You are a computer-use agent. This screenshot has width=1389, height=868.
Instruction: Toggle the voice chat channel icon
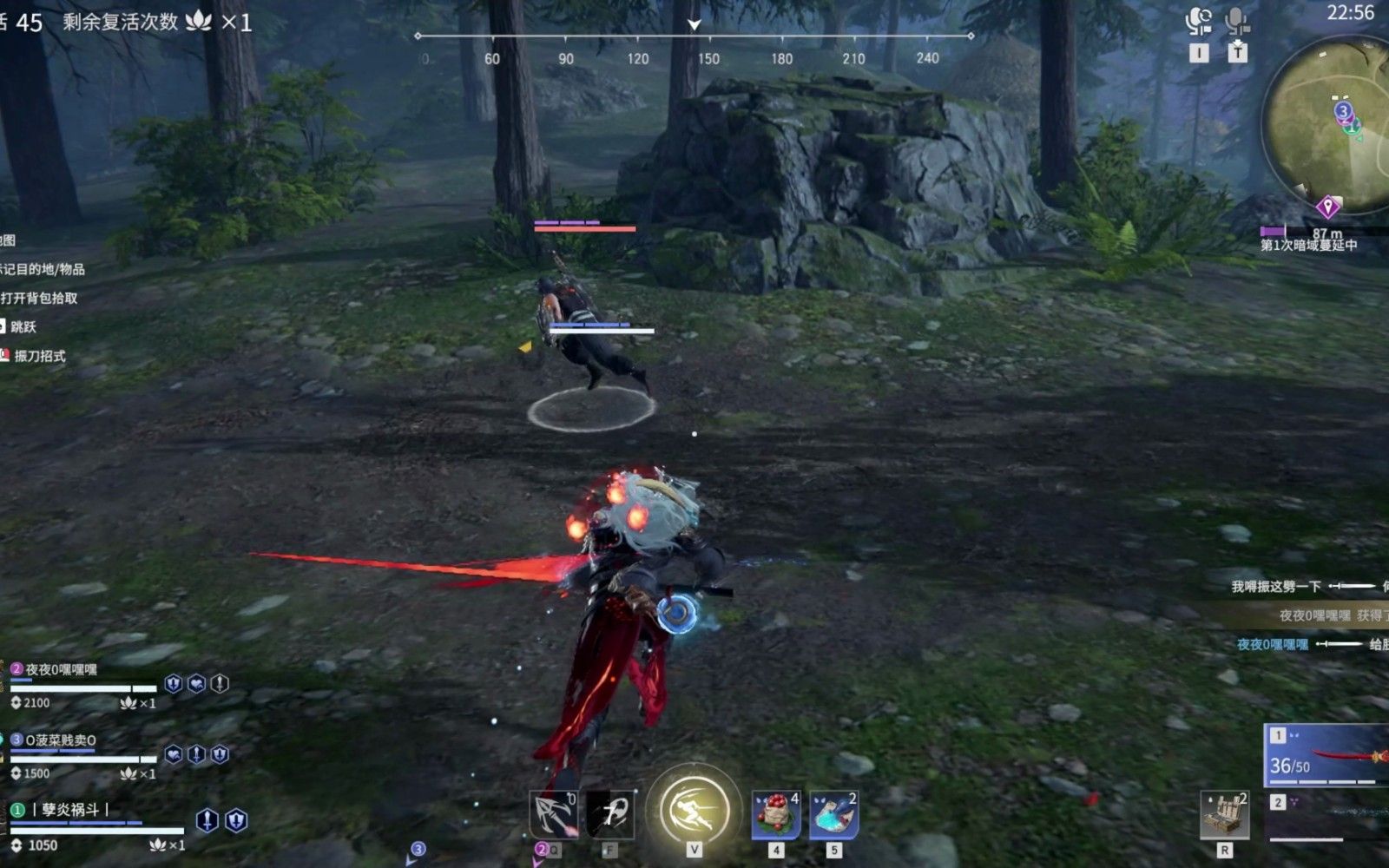(1199, 22)
